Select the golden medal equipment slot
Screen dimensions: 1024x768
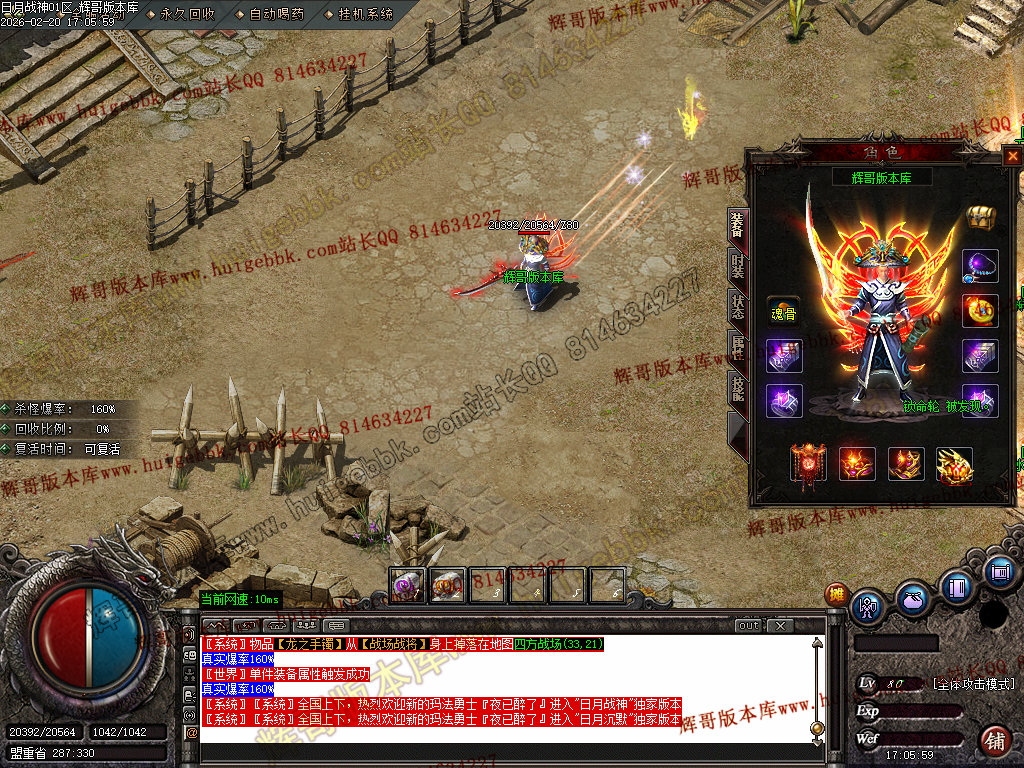979,310
